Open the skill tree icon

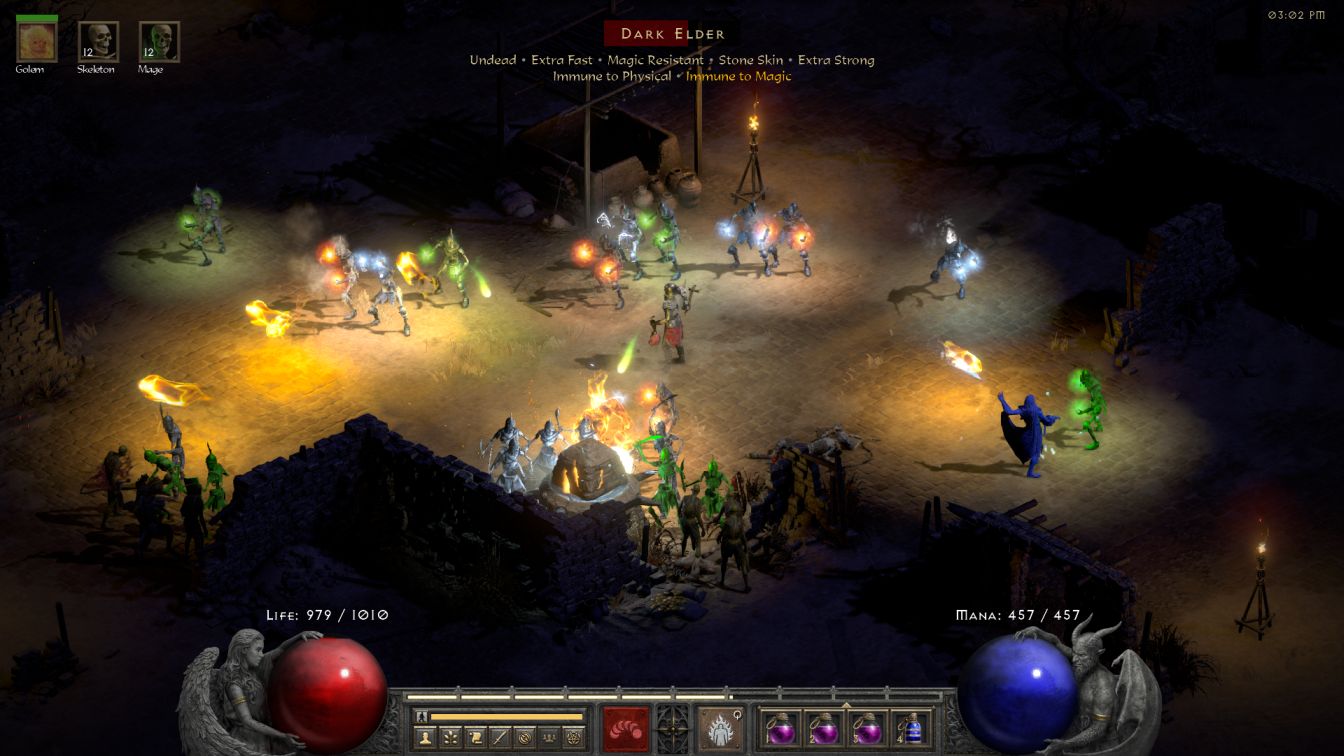[x=448, y=737]
